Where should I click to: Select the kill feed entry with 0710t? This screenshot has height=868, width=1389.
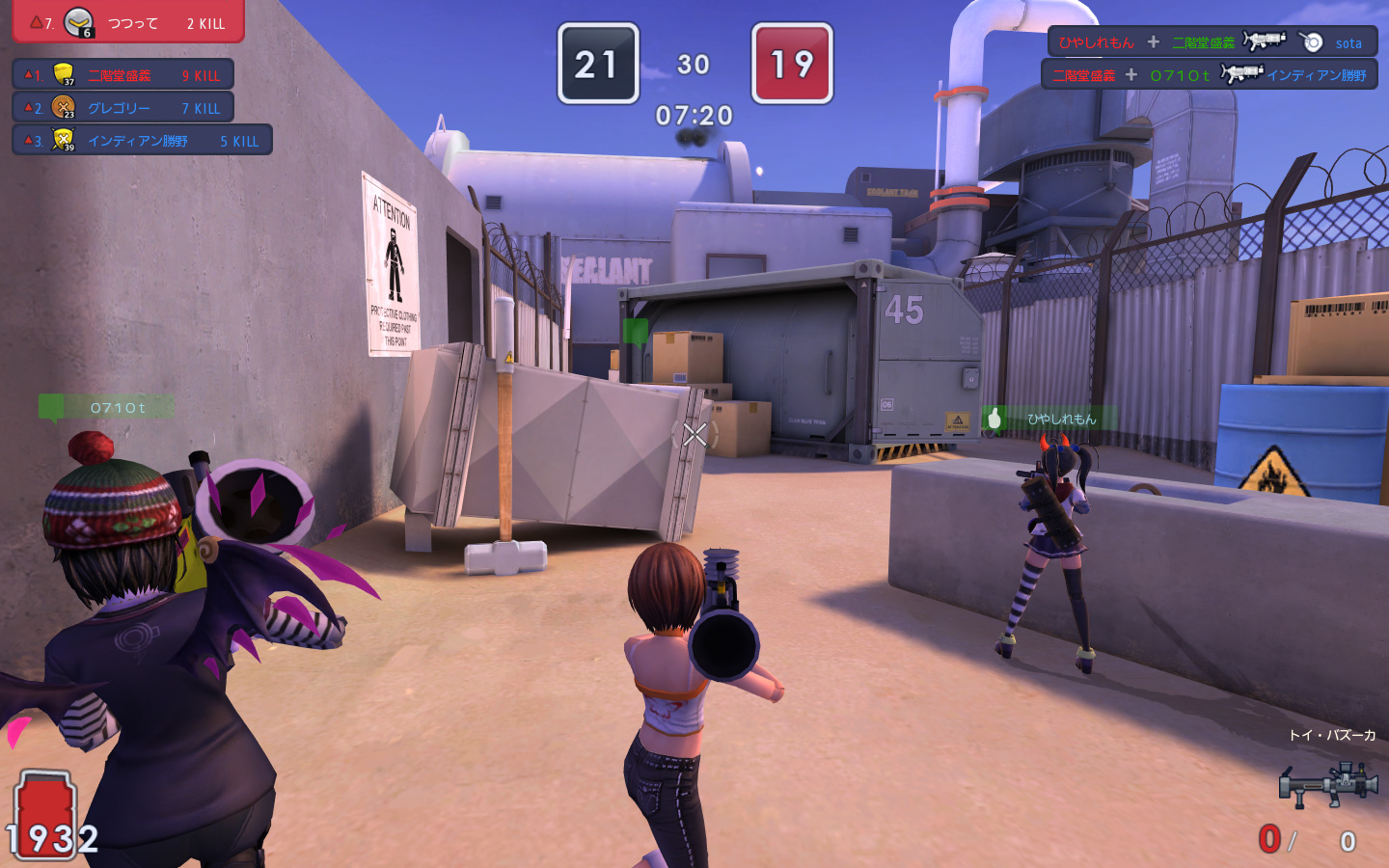point(1209,75)
